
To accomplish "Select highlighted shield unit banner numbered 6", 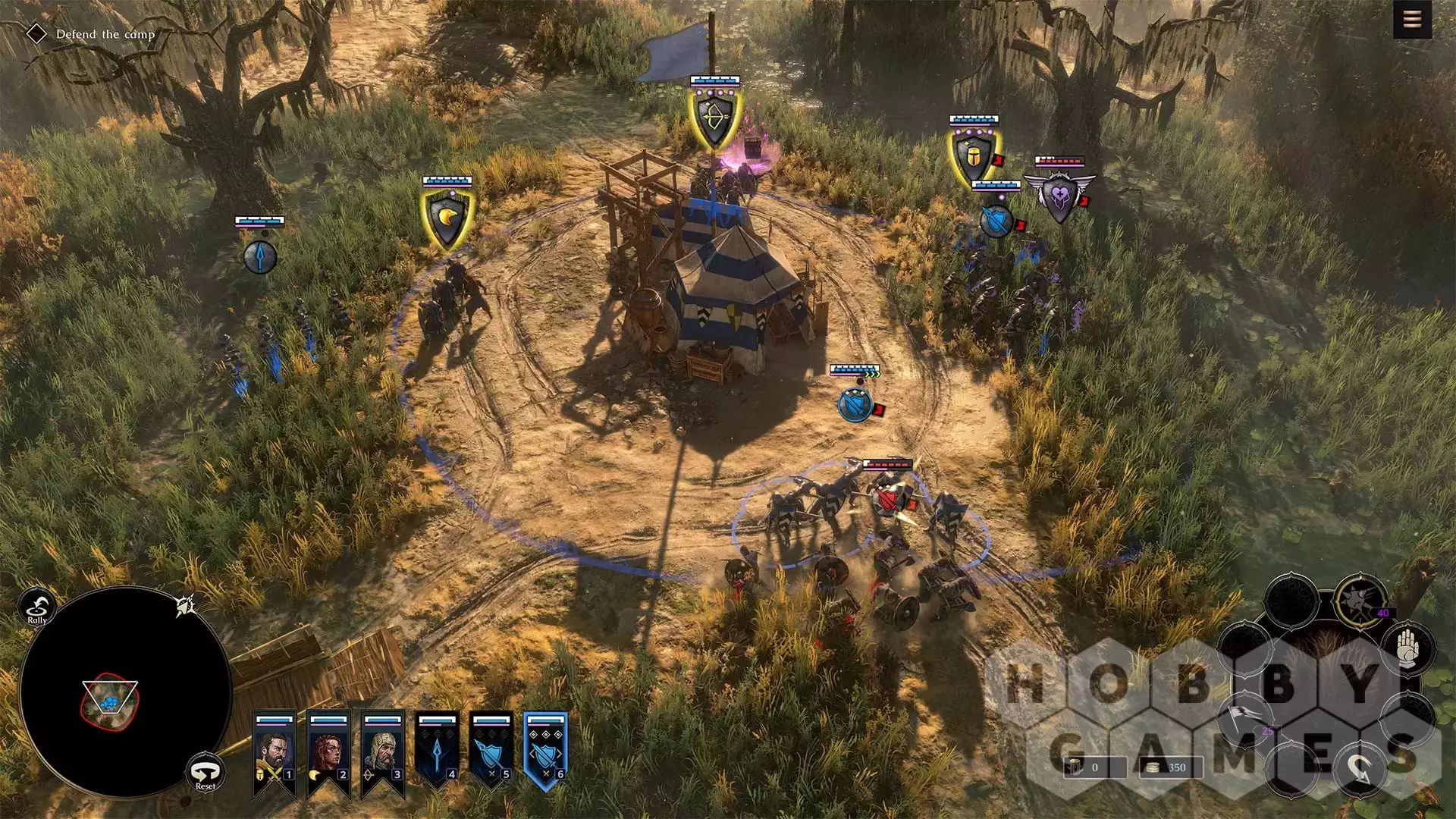I will 545,752.
